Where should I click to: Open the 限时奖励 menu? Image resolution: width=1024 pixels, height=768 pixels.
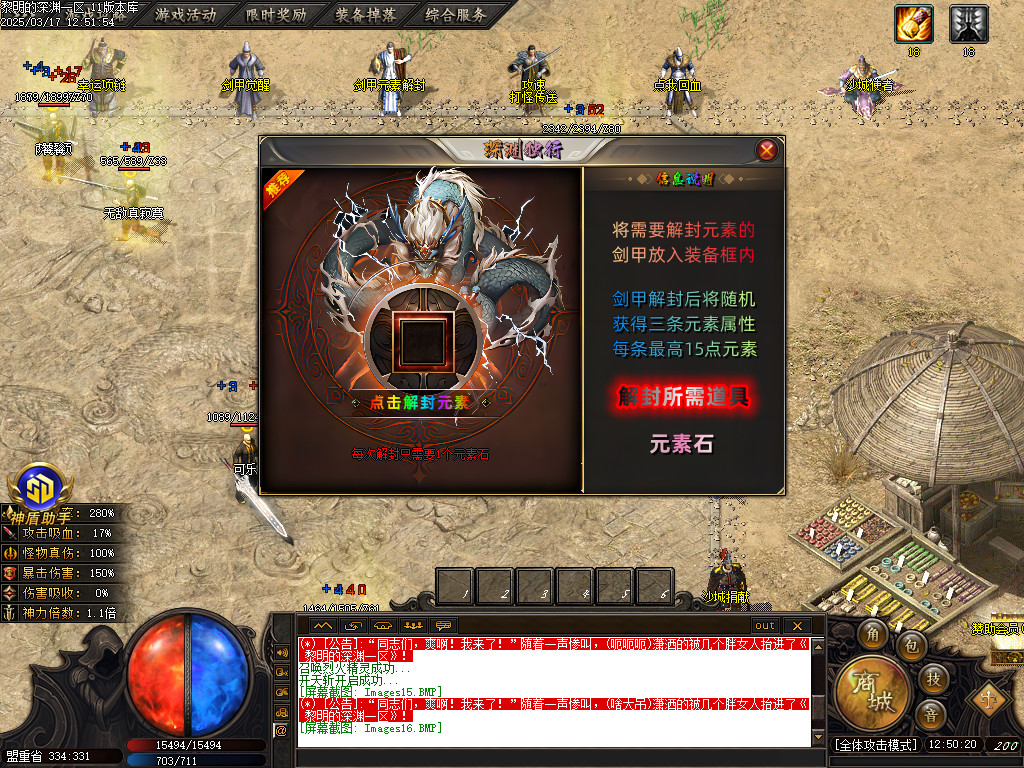[274, 14]
